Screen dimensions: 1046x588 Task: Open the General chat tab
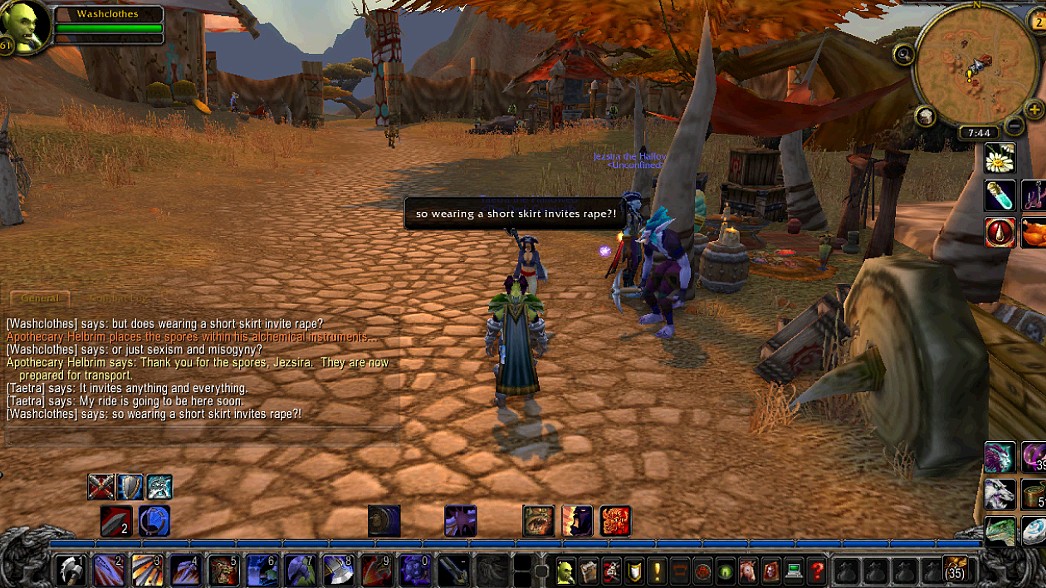[41, 298]
